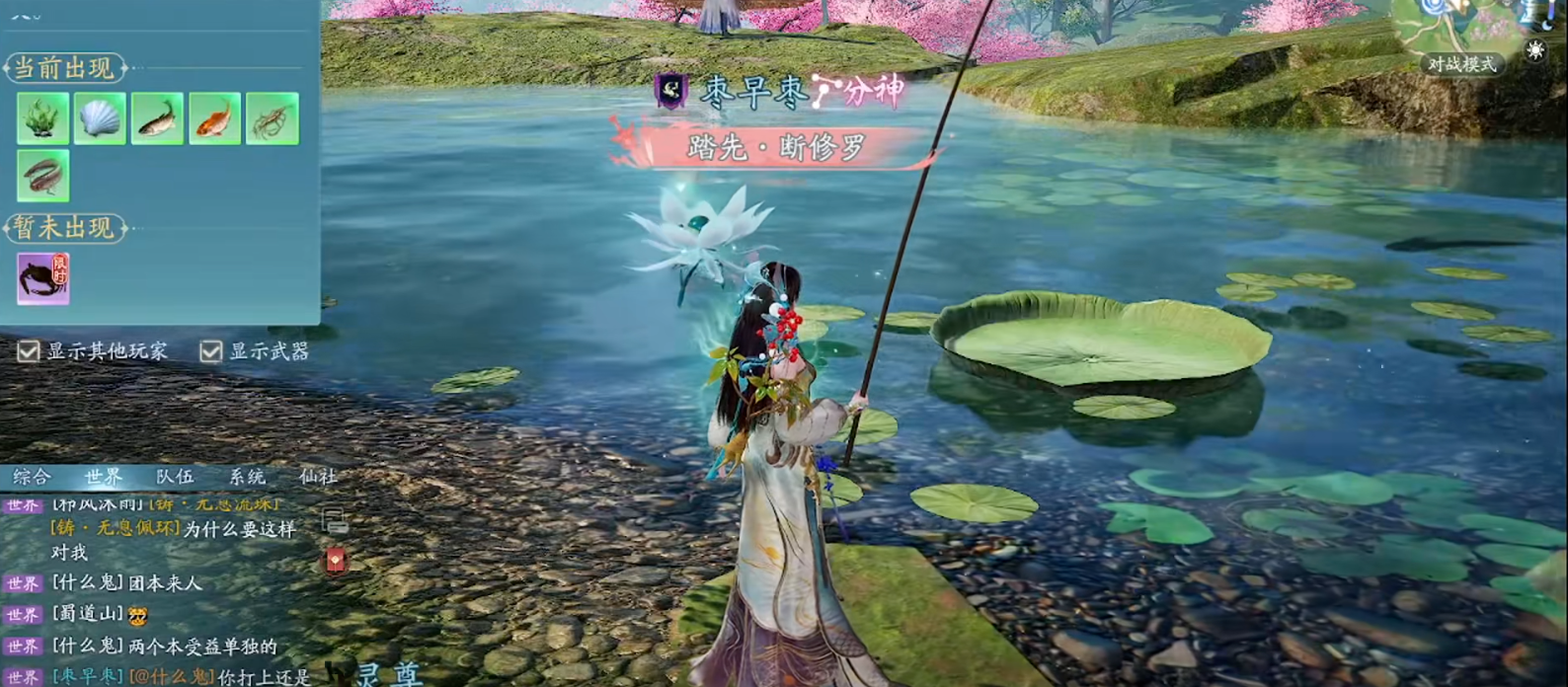Switch to the 仙社 chat tab
The image size is (1568, 687).
tap(318, 478)
